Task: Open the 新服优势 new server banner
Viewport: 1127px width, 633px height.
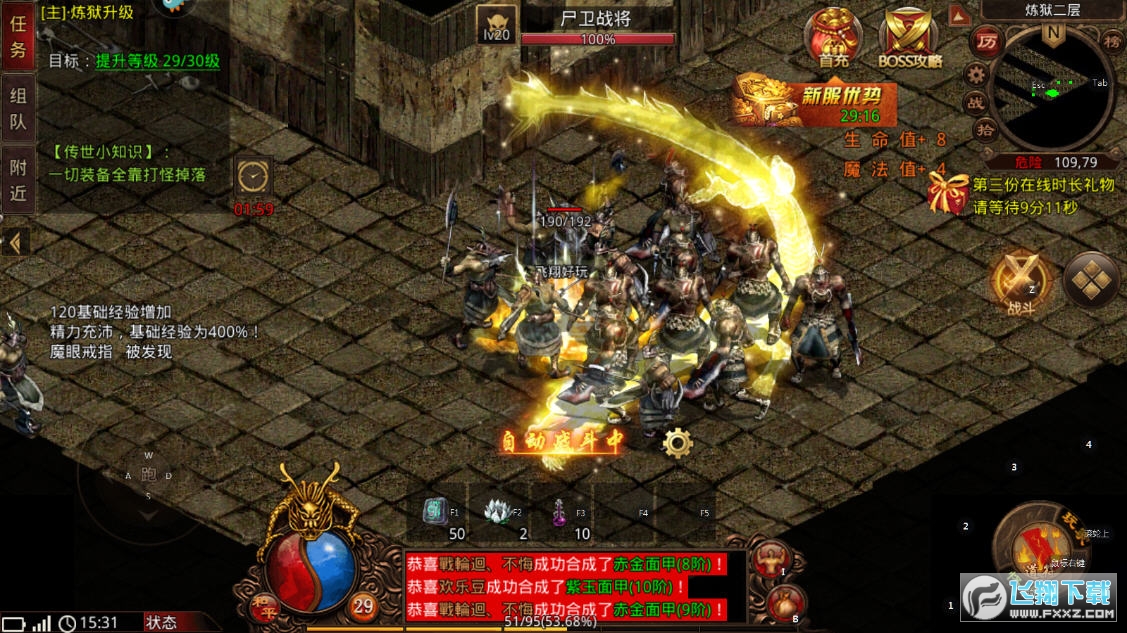Action: (813, 103)
